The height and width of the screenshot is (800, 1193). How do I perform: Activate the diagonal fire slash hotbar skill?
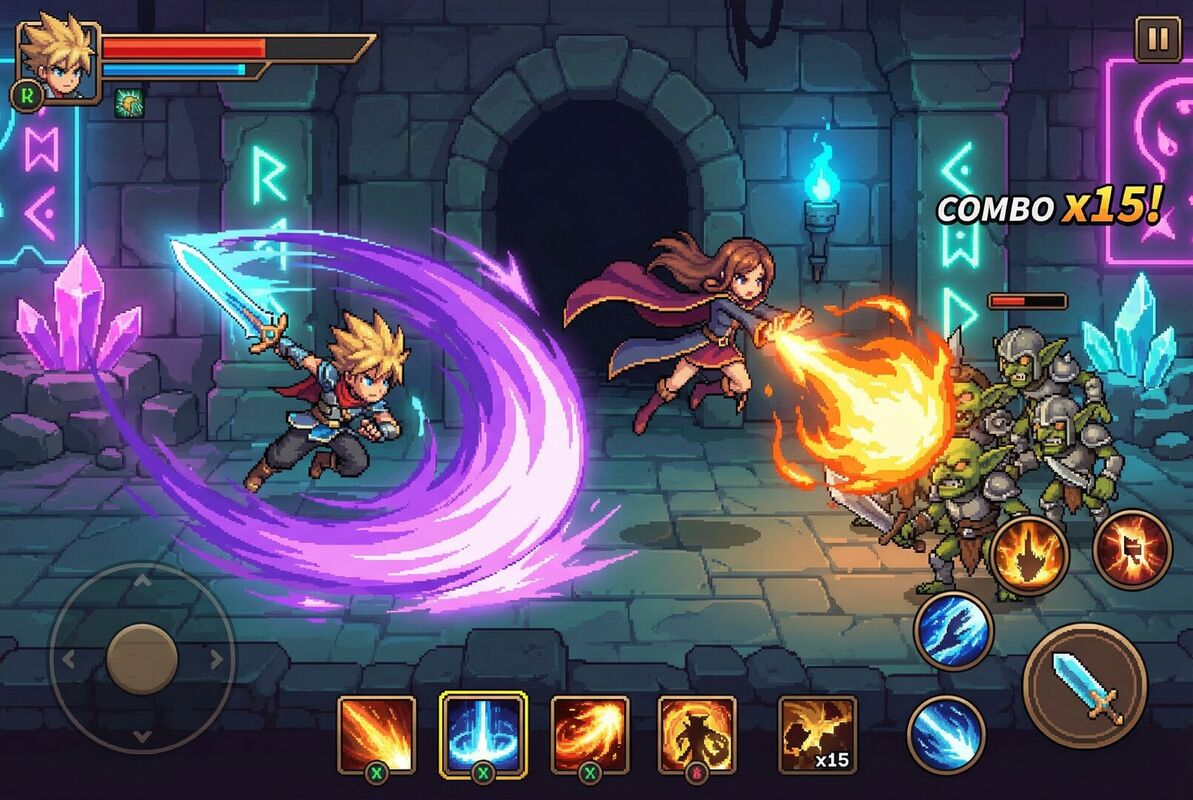pos(377,733)
